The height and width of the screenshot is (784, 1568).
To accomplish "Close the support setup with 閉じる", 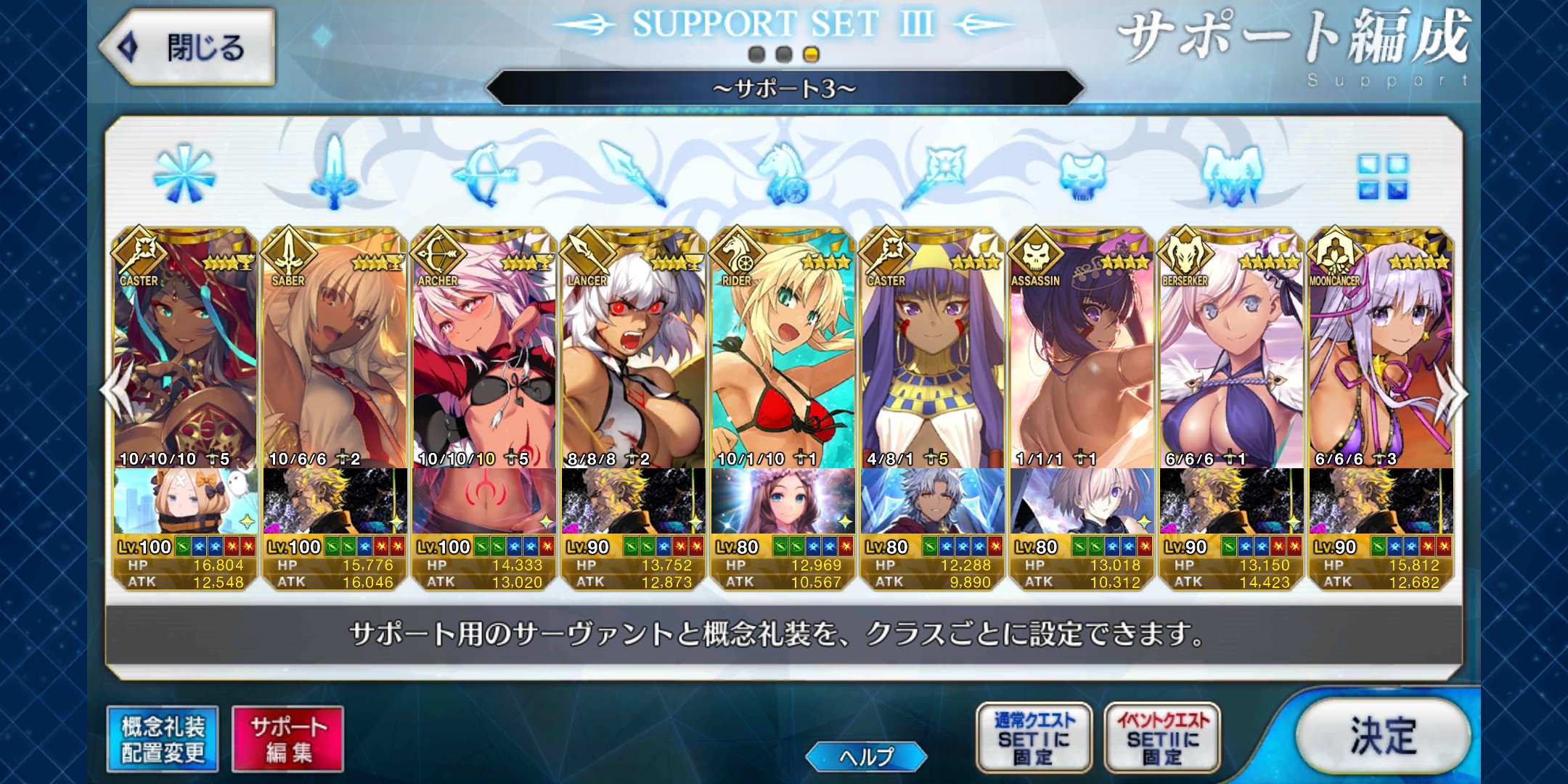I will 187,48.
